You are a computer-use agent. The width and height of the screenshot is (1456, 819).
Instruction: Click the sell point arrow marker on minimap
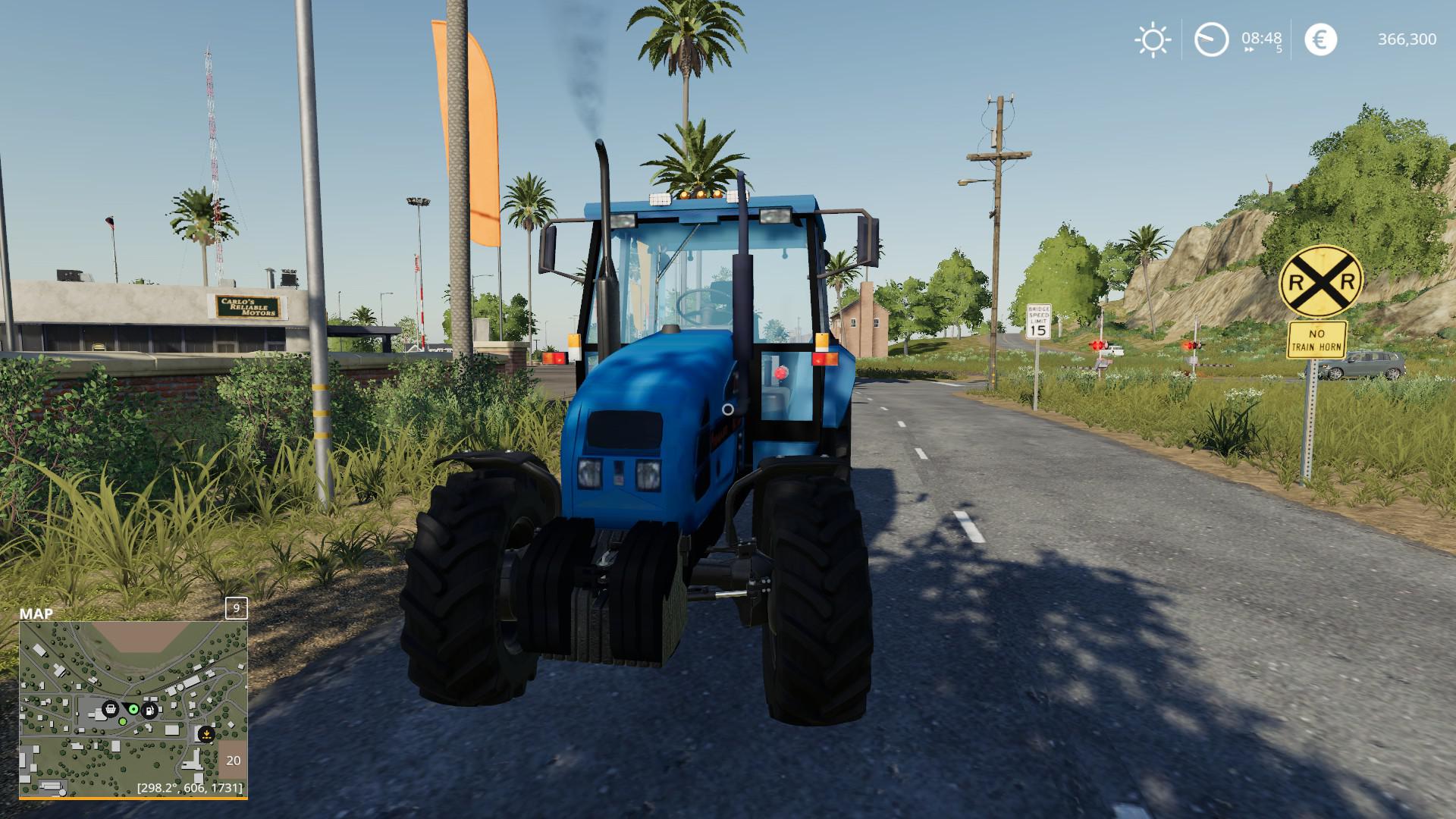[x=206, y=734]
